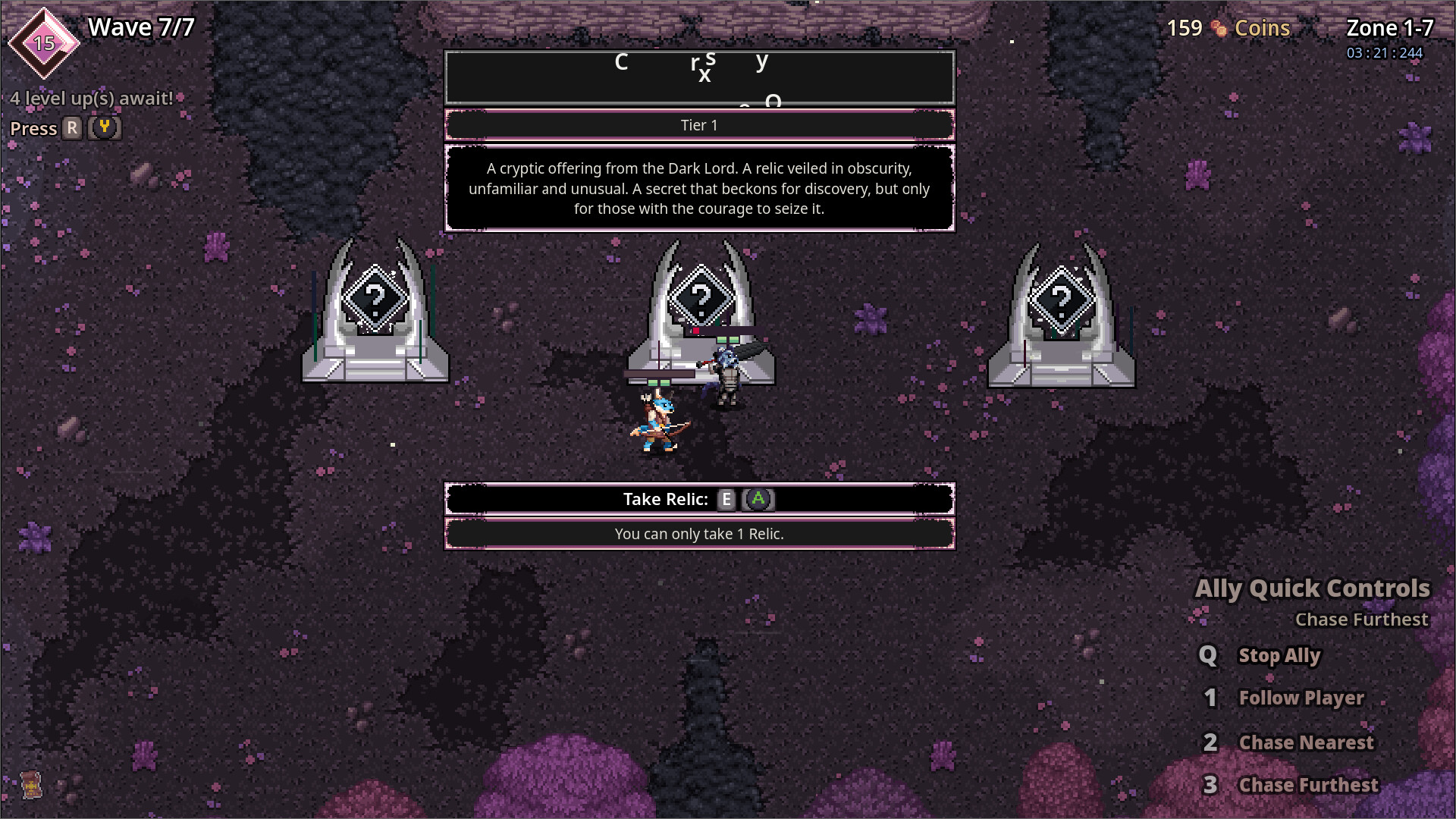Screen dimensions: 1456x819
Task: Click the Take Relic bar
Action: (698, 499)
